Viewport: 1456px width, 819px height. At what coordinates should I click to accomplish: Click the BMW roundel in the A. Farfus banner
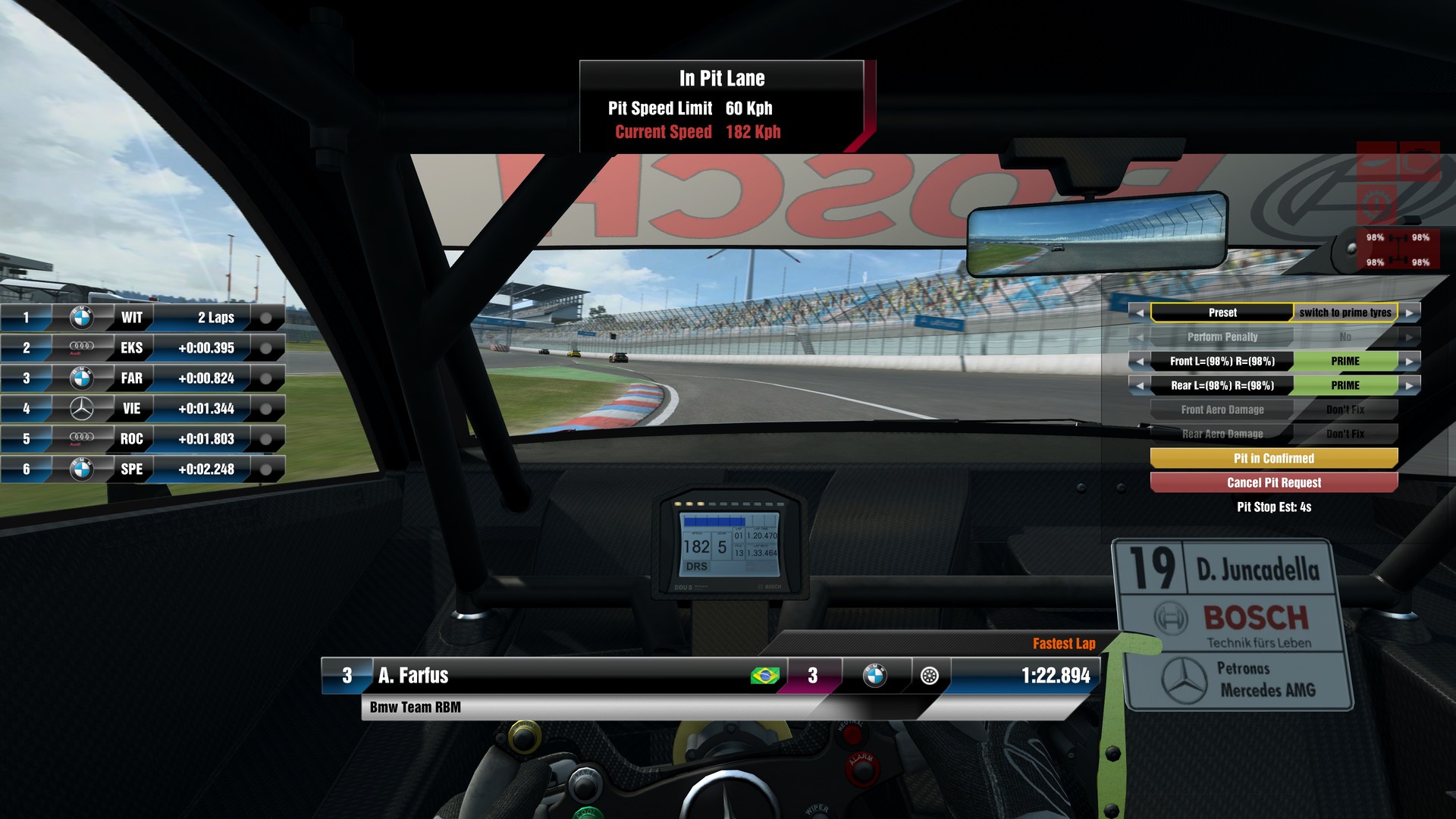click(x=877, y=675)
